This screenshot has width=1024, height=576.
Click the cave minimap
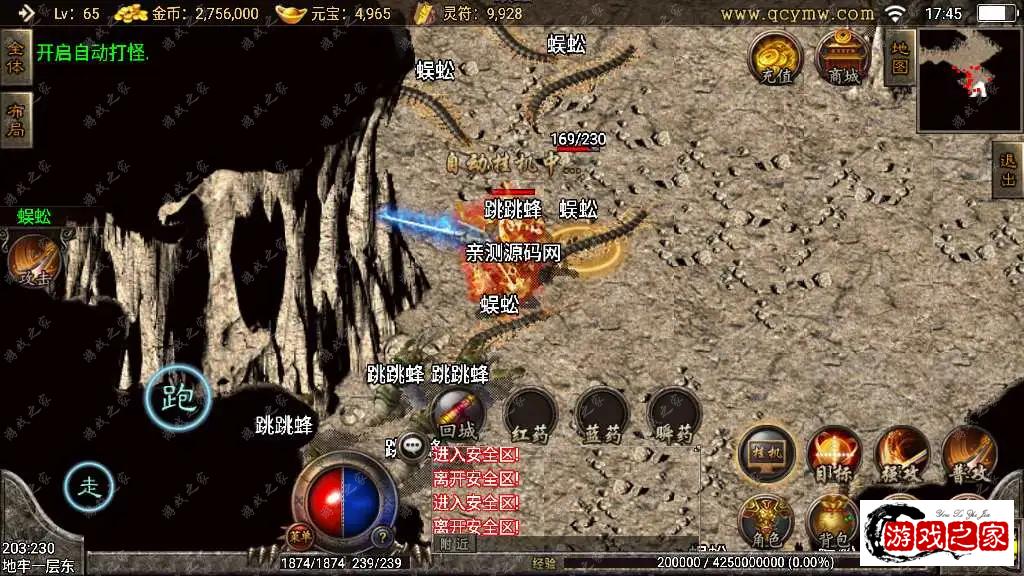(966, 80)
